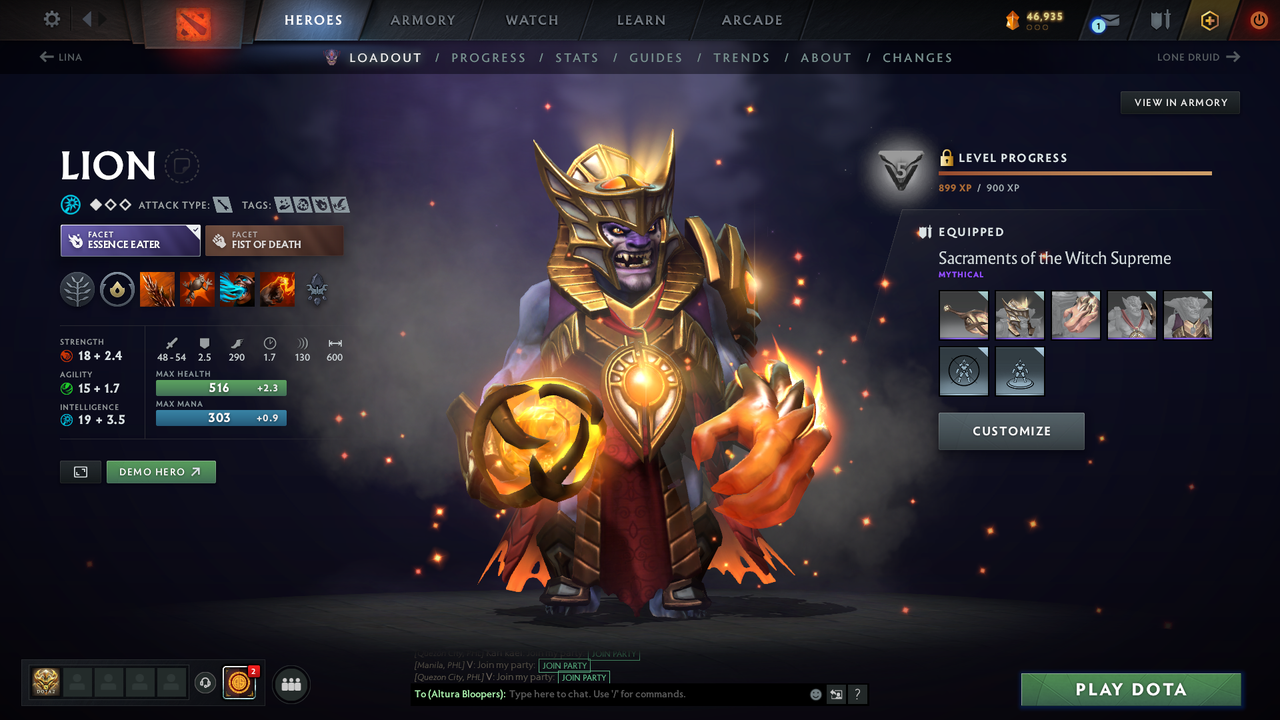Select the Mana Drain ability icon
The image size is (1280, 720).
pyautogui.click(x=237, y=289)
